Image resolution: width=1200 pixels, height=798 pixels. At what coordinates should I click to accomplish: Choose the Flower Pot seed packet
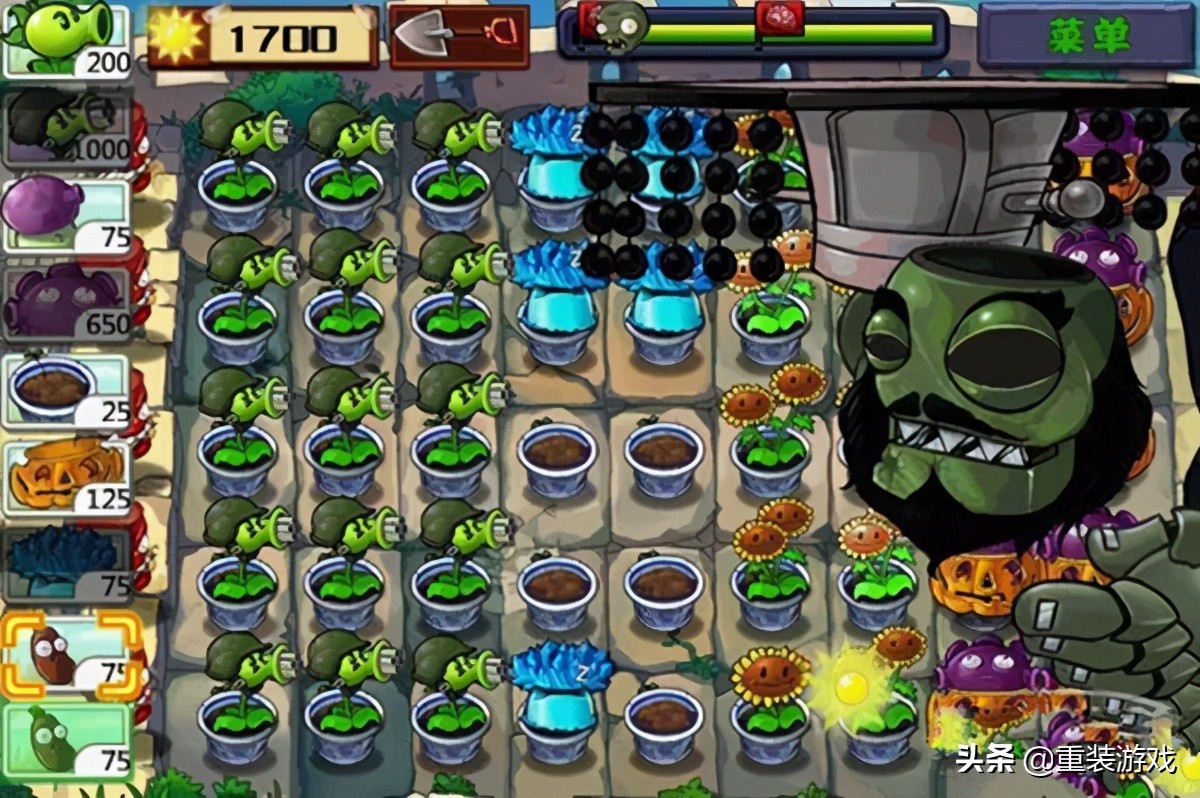67,390
